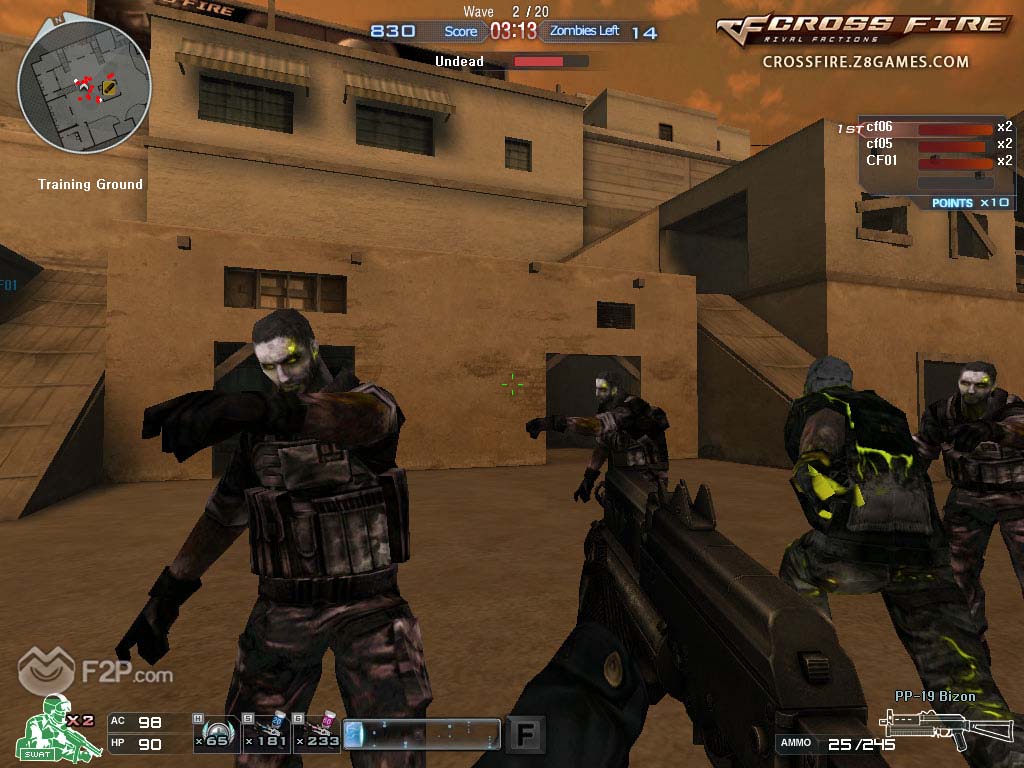
Task: Click the F skill box
Action: click(x=525, y=735)
